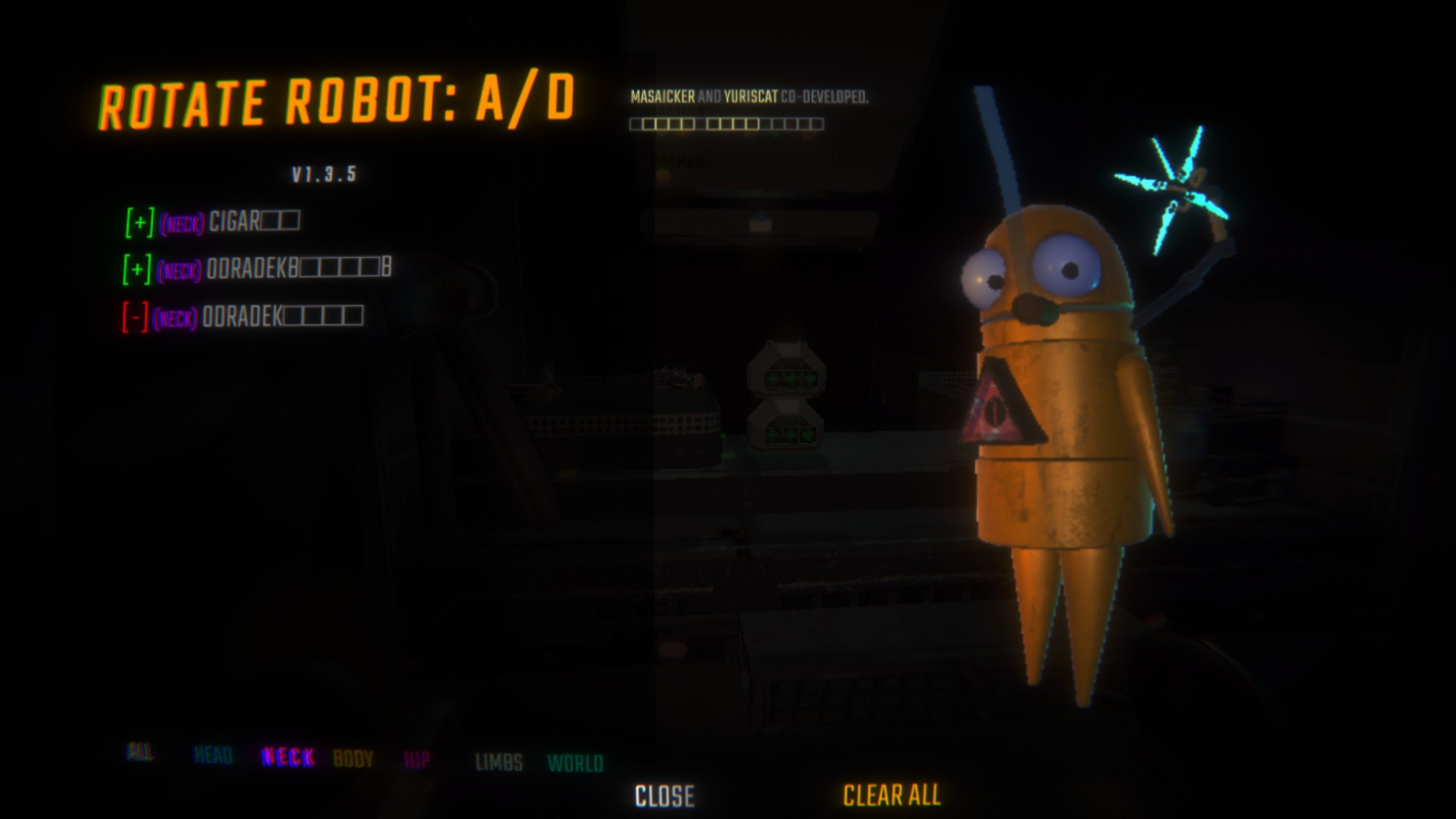Select the Neck category tab

[x=287, y=757]
